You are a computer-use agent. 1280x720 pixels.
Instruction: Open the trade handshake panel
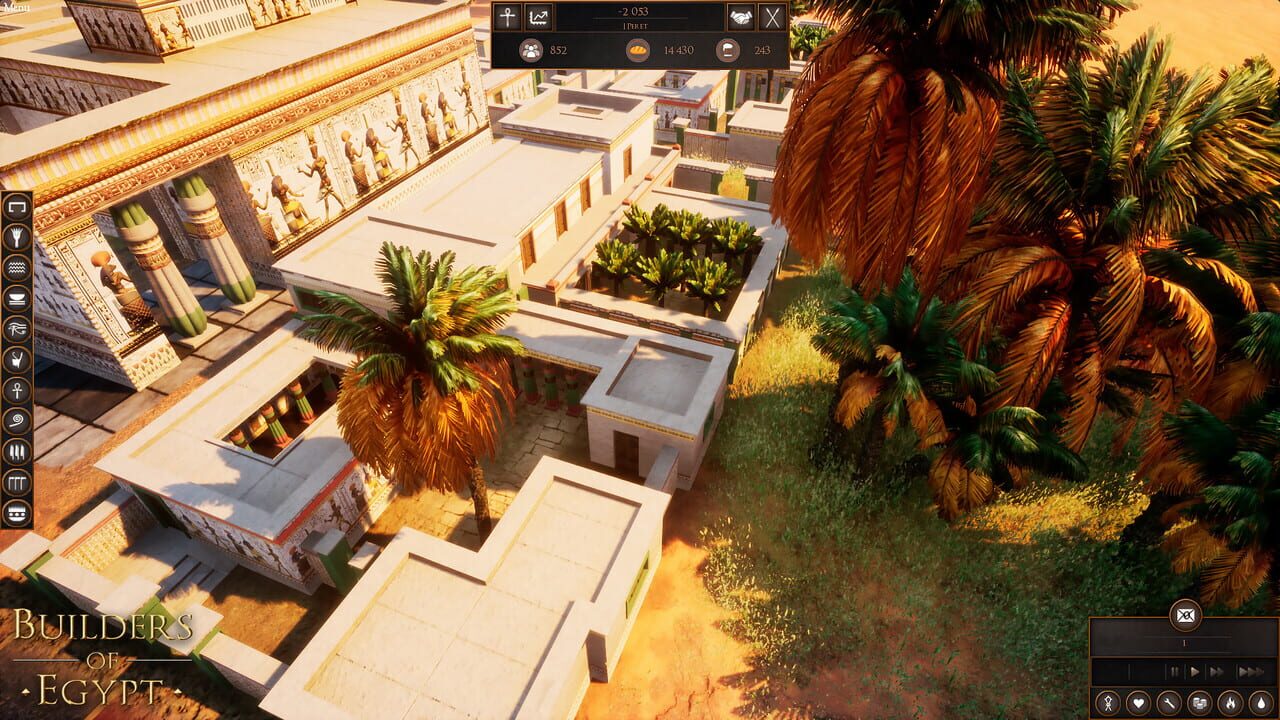pyautogui.click(x=739, y=18)
